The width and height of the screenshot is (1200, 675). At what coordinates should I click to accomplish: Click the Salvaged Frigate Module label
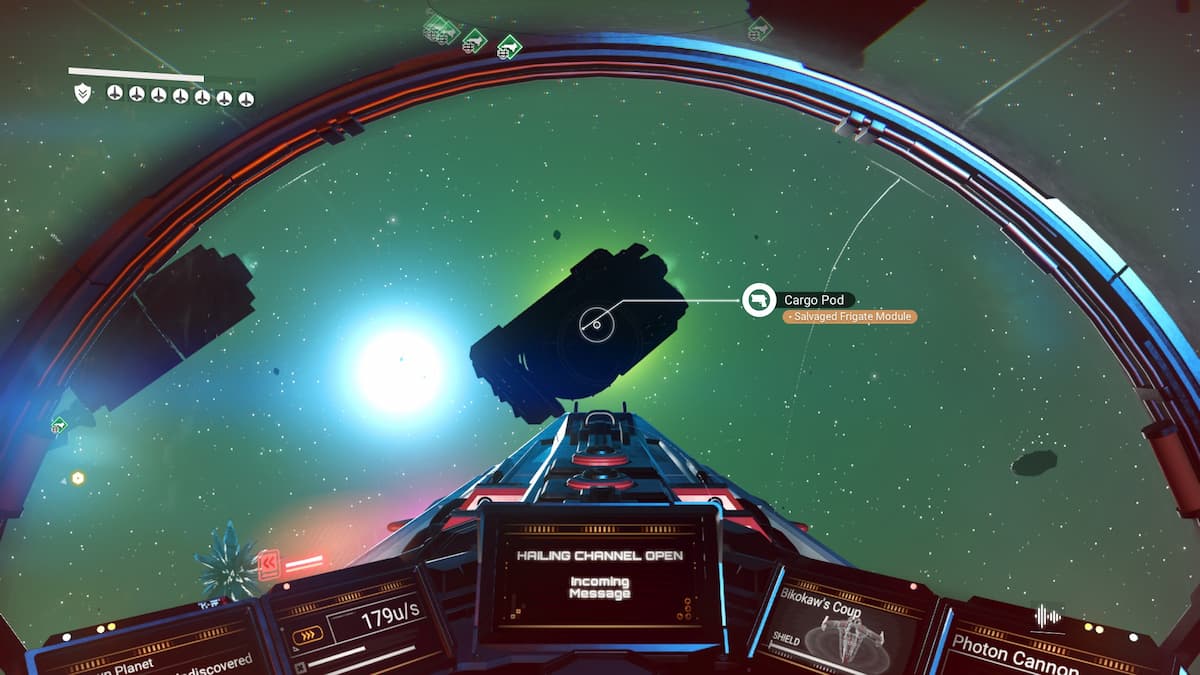(x=849, y=317)
